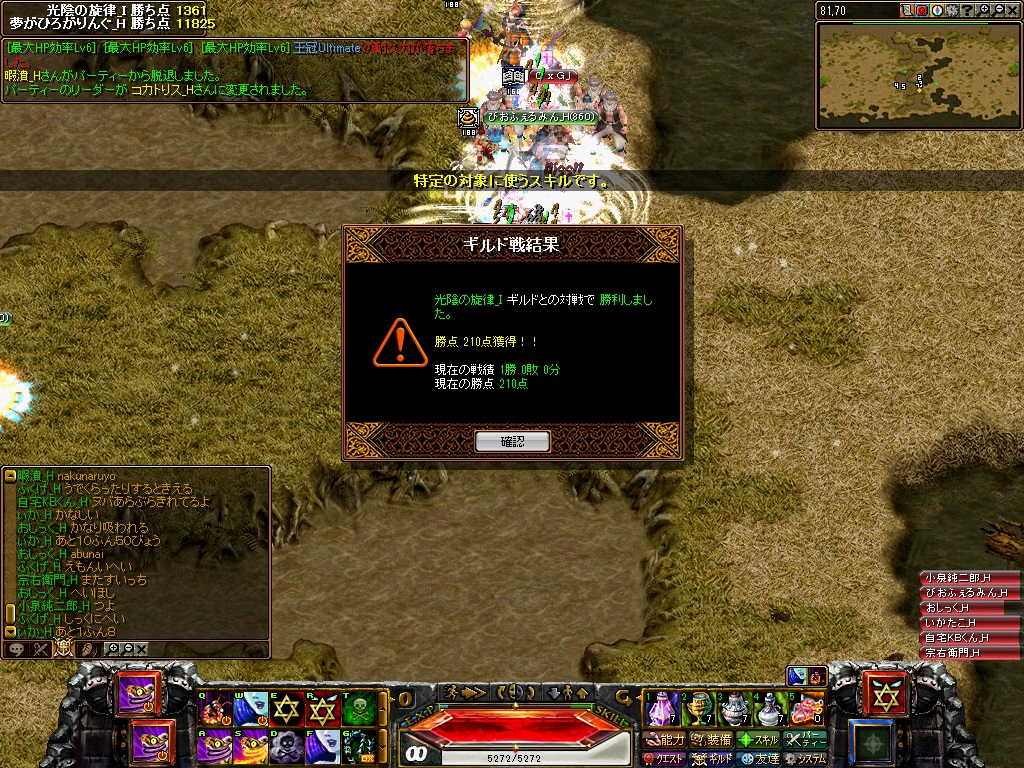Confirm the guild war result with 確認
The width and height of the screenshot is (1024, 768).
click(512, 441)
